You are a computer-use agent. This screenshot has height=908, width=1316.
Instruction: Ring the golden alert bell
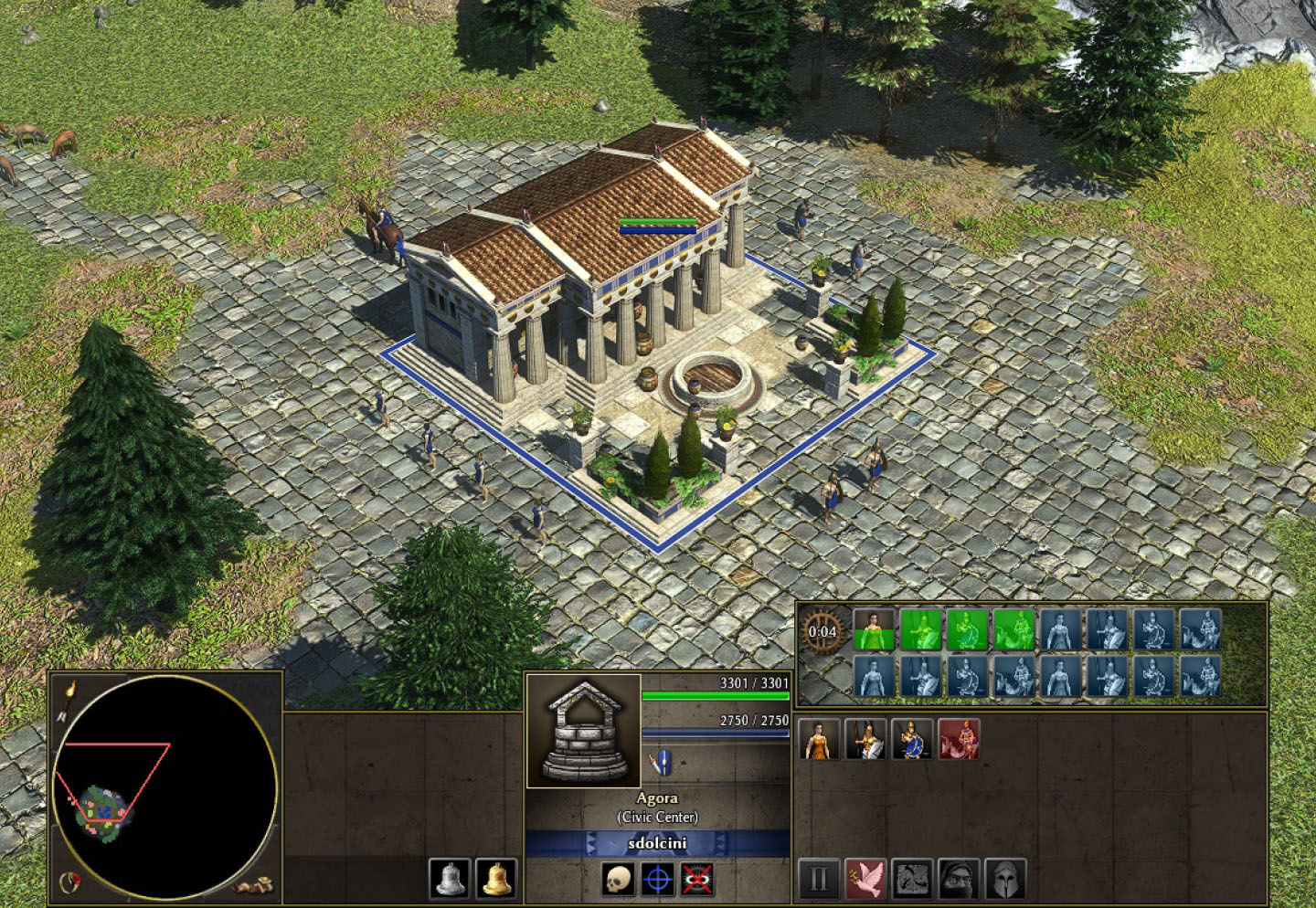point(496,879)
